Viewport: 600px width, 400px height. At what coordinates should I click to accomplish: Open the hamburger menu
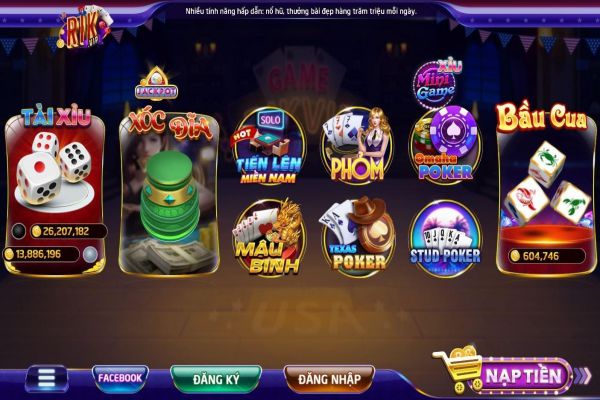point(45,378)
